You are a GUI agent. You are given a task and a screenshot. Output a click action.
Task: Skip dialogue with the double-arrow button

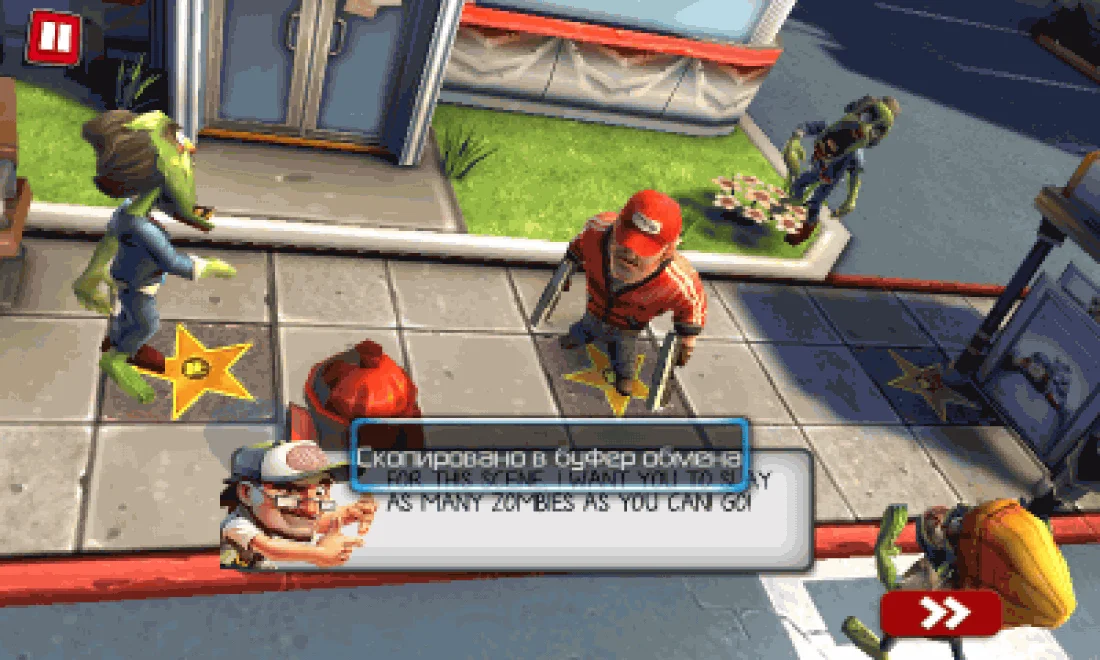(x=941, y=612)
